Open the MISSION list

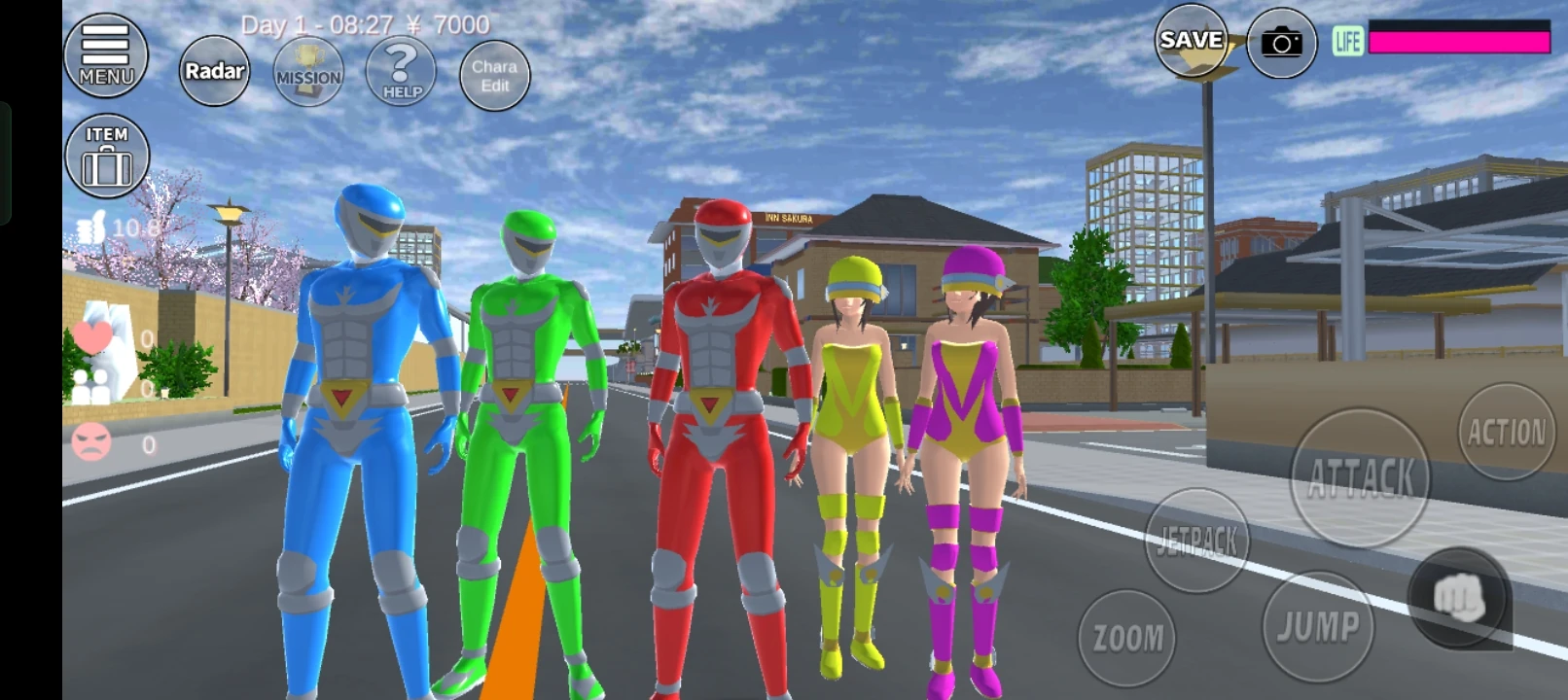pyautogui.click(x=306, y=72)
